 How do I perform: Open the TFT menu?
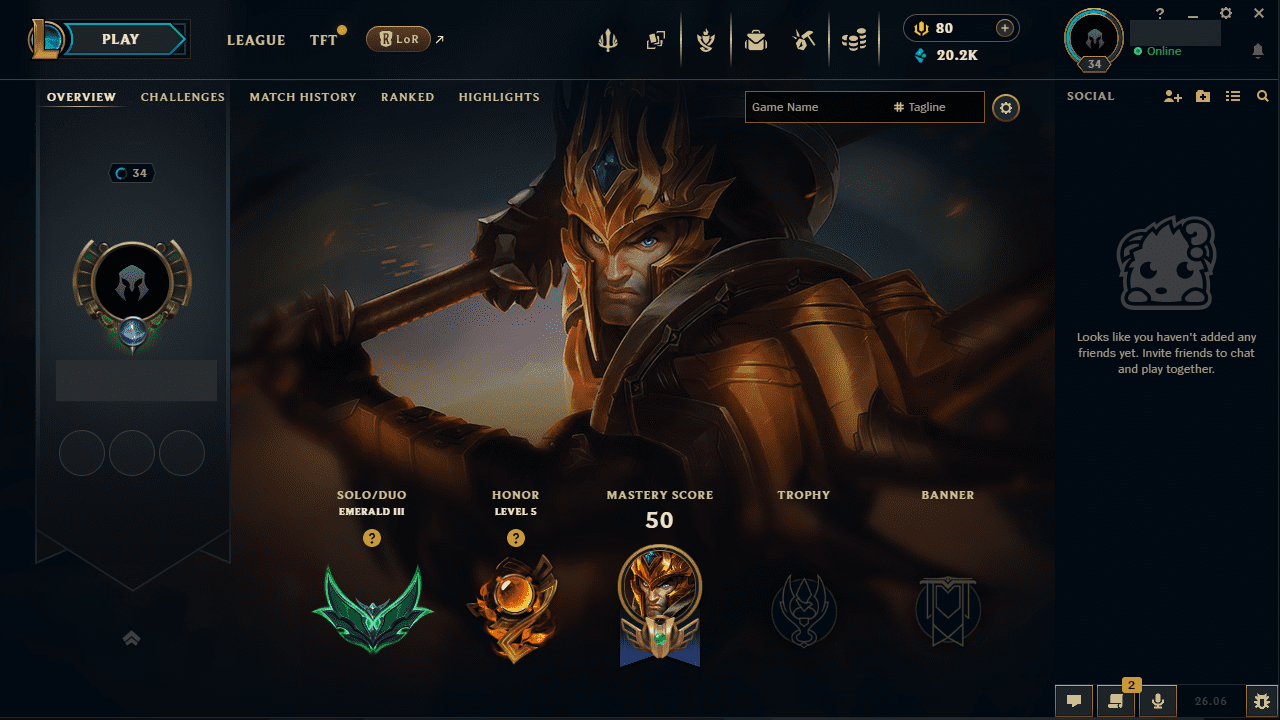coord(322,40)
